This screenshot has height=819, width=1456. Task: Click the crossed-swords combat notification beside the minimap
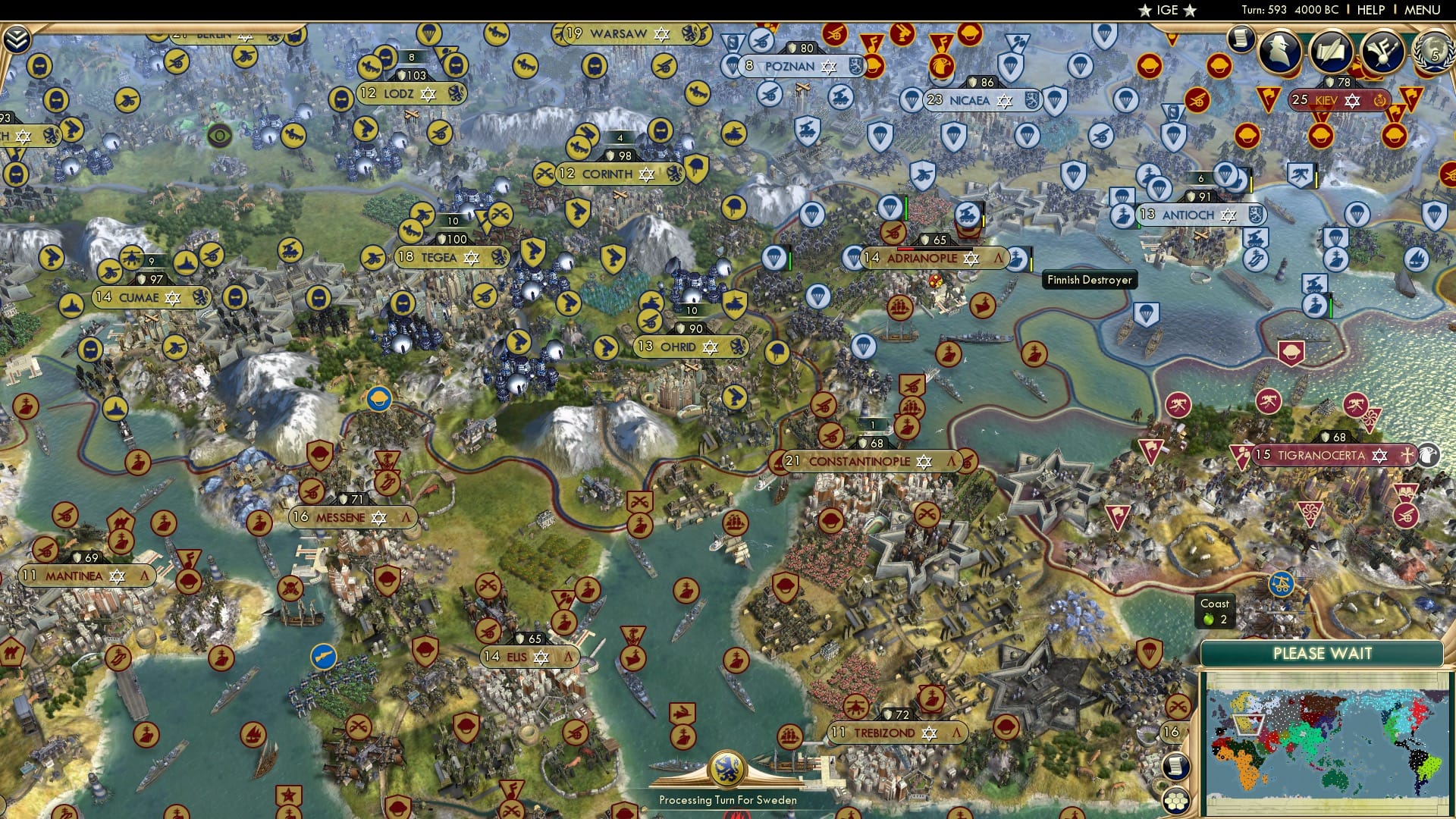coord(1178,706)
